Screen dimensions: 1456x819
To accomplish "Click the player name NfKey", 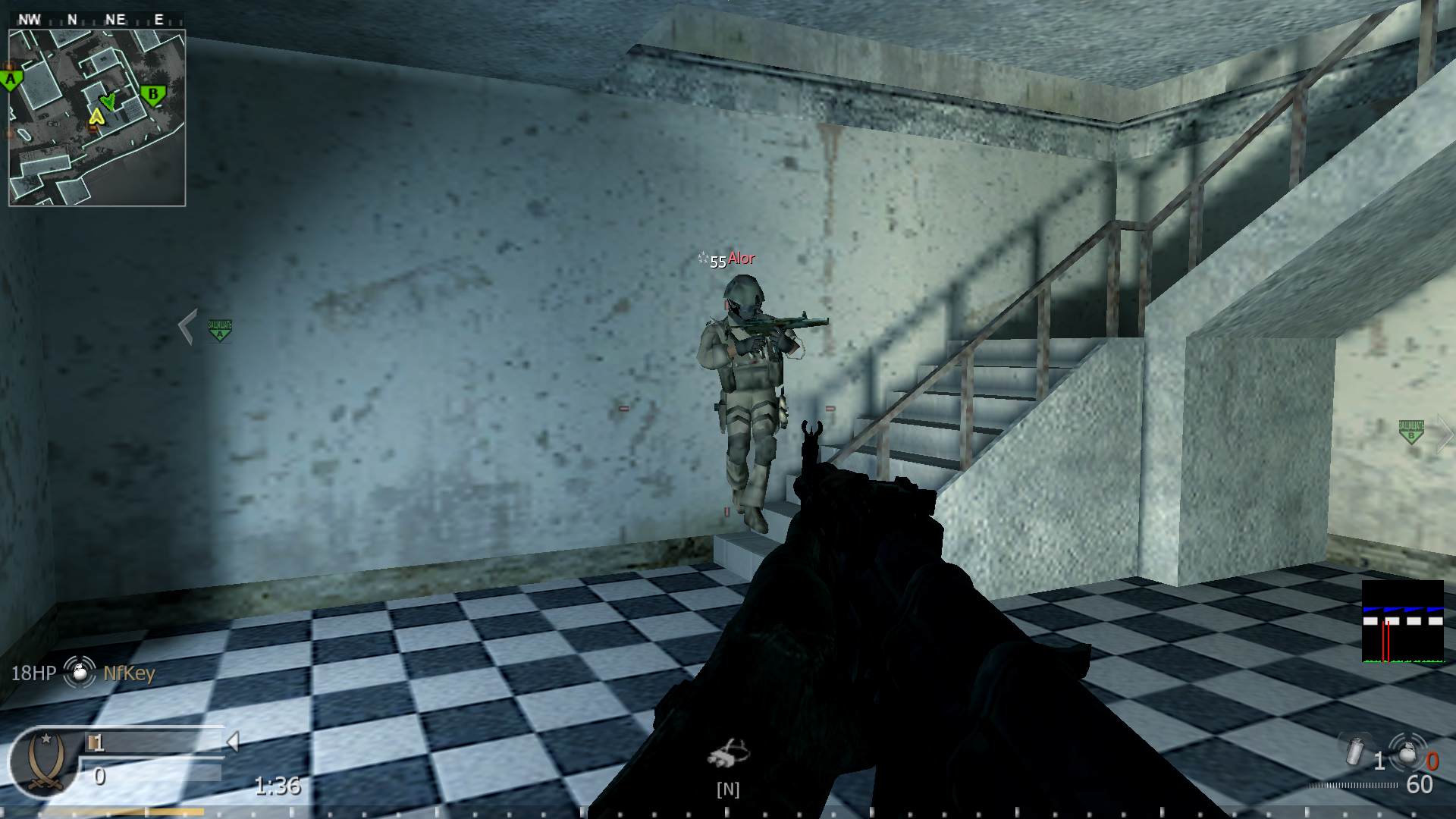I will point(129,673).
